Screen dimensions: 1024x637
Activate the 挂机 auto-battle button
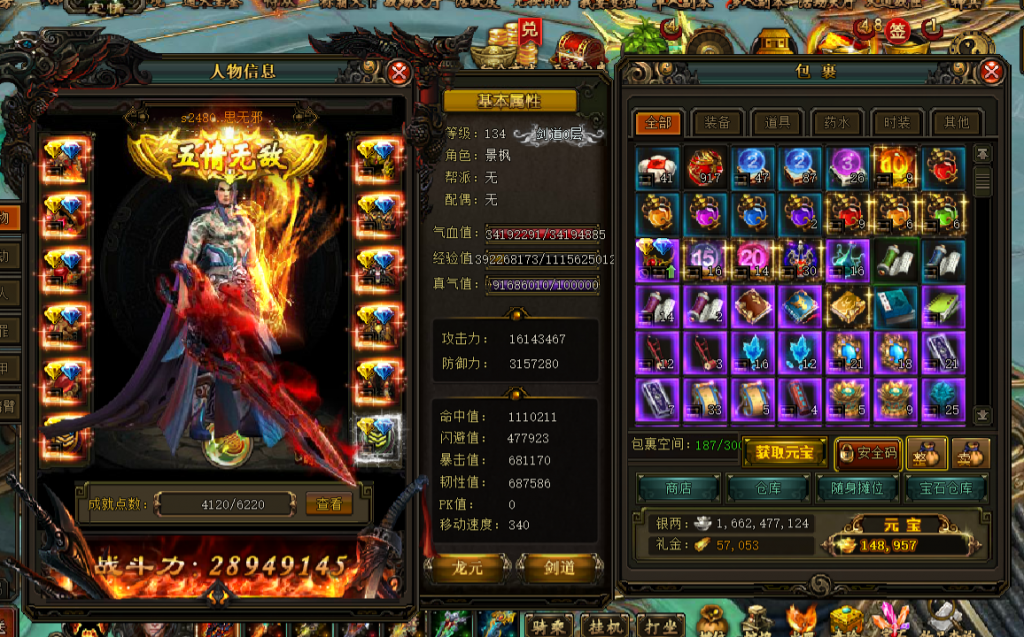click(605, 625)
